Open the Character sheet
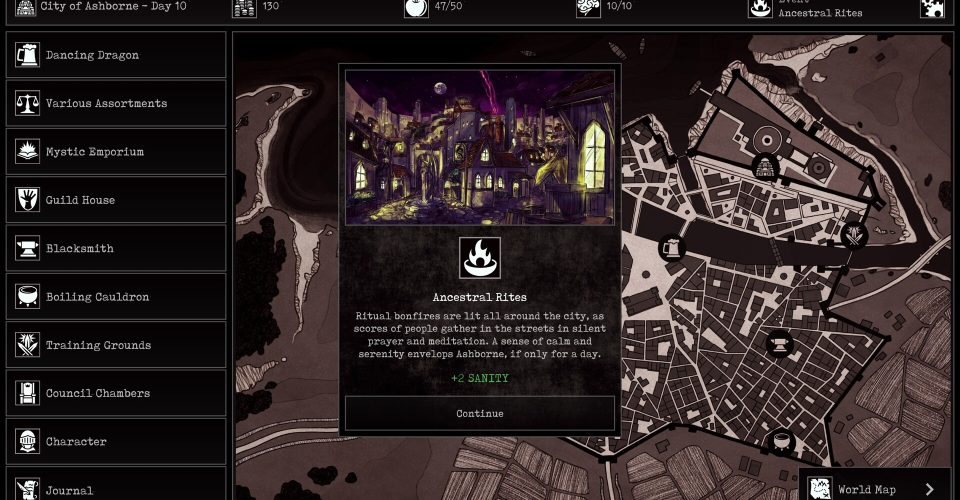 tap(116, 441)
